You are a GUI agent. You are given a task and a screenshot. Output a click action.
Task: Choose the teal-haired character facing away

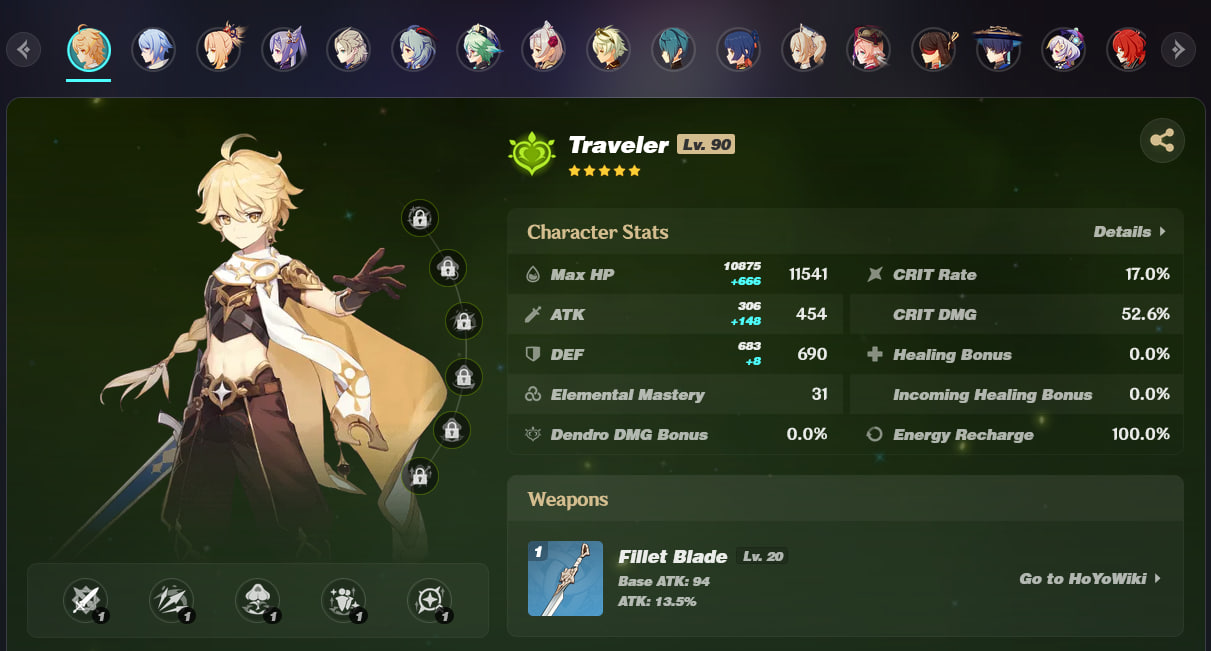[672, 48]
